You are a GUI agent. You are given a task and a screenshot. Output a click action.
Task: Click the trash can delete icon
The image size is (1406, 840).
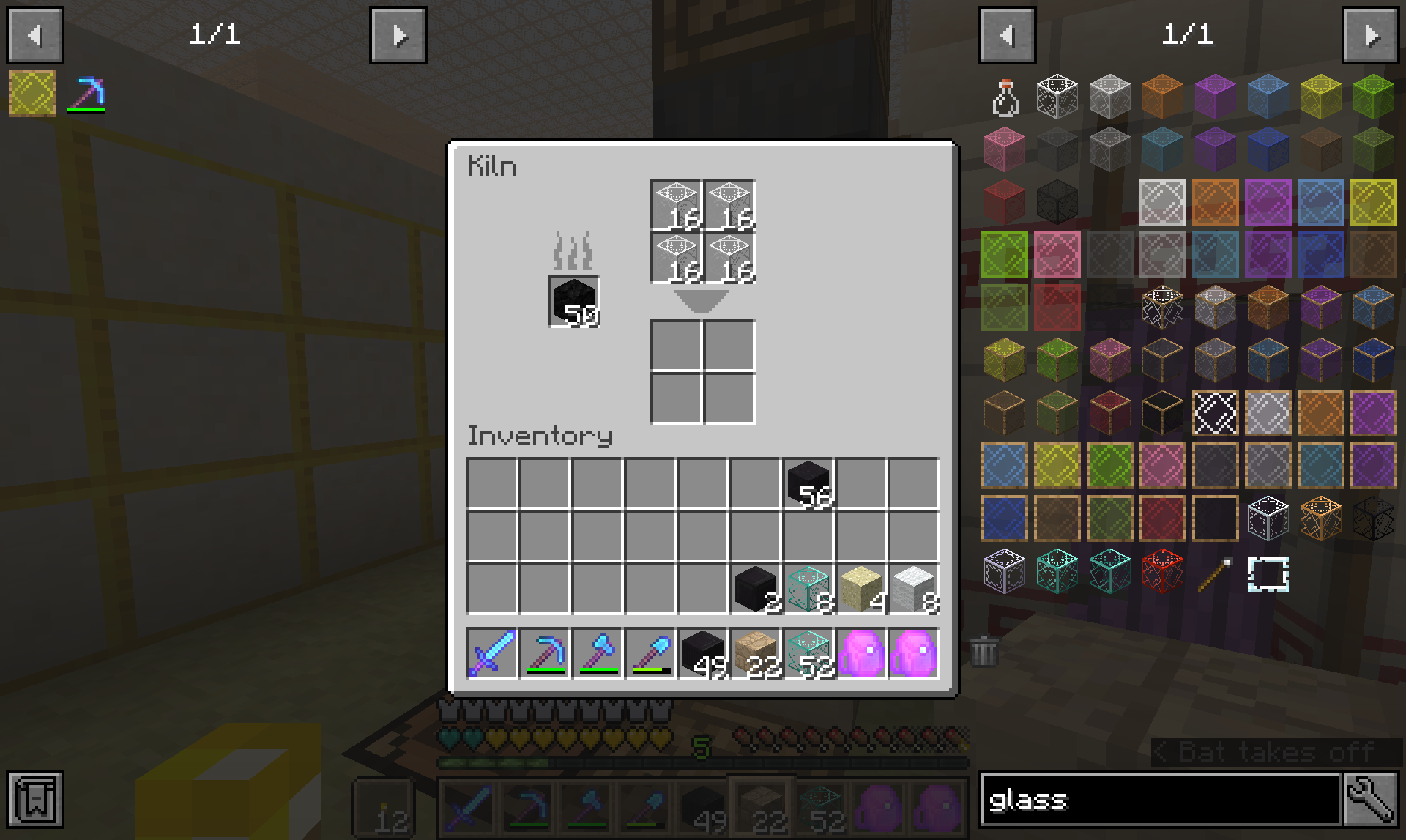(x=984, y=652)
